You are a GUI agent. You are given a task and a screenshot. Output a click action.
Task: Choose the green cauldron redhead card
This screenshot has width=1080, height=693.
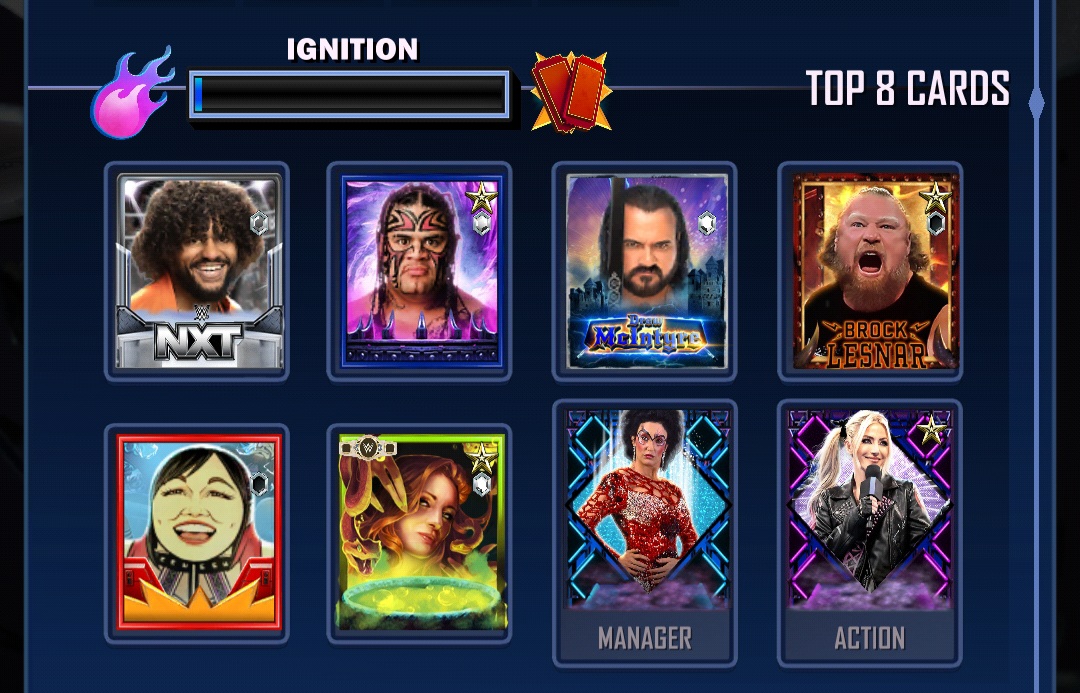click(420, 533)
